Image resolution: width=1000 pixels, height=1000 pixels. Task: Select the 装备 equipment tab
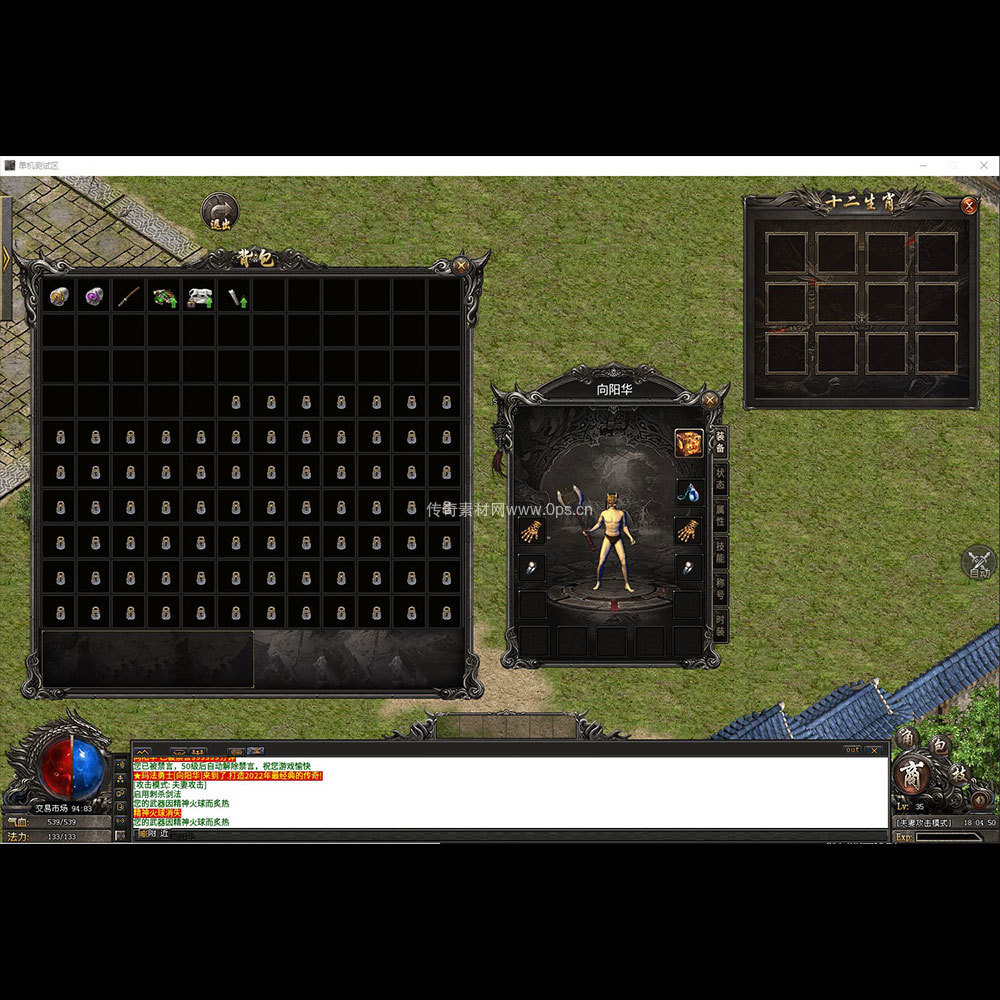coord(720,441)
